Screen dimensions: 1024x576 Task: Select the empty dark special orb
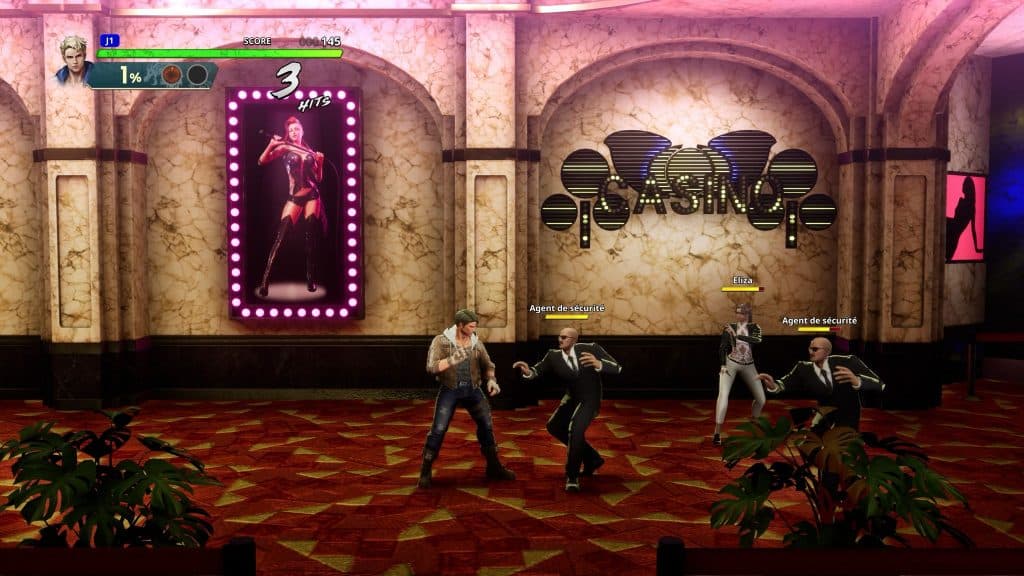point(197,75)
